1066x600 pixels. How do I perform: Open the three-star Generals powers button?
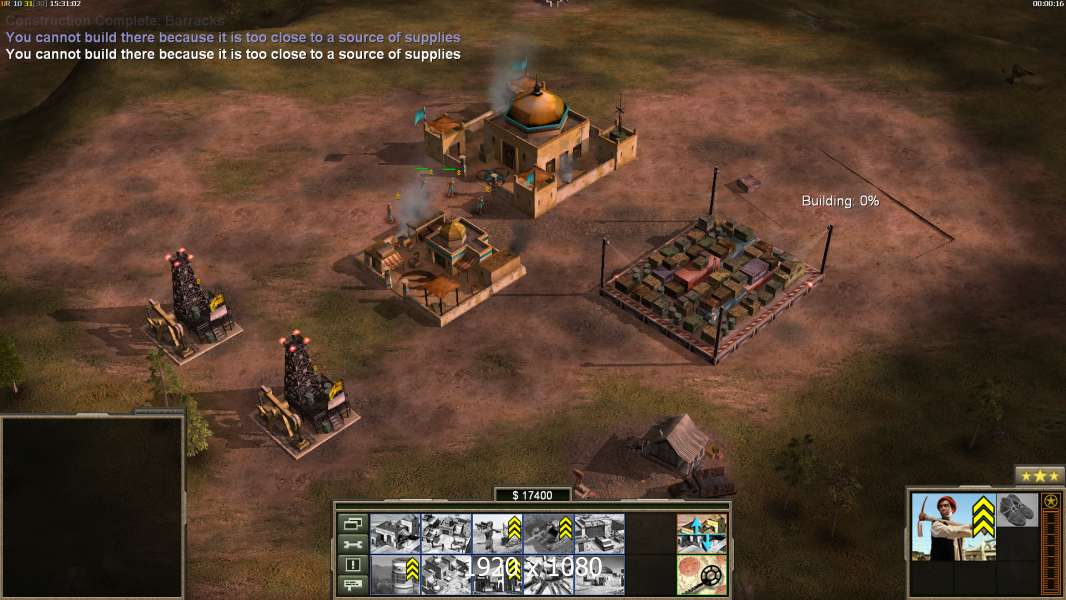tap(1040, 476)
